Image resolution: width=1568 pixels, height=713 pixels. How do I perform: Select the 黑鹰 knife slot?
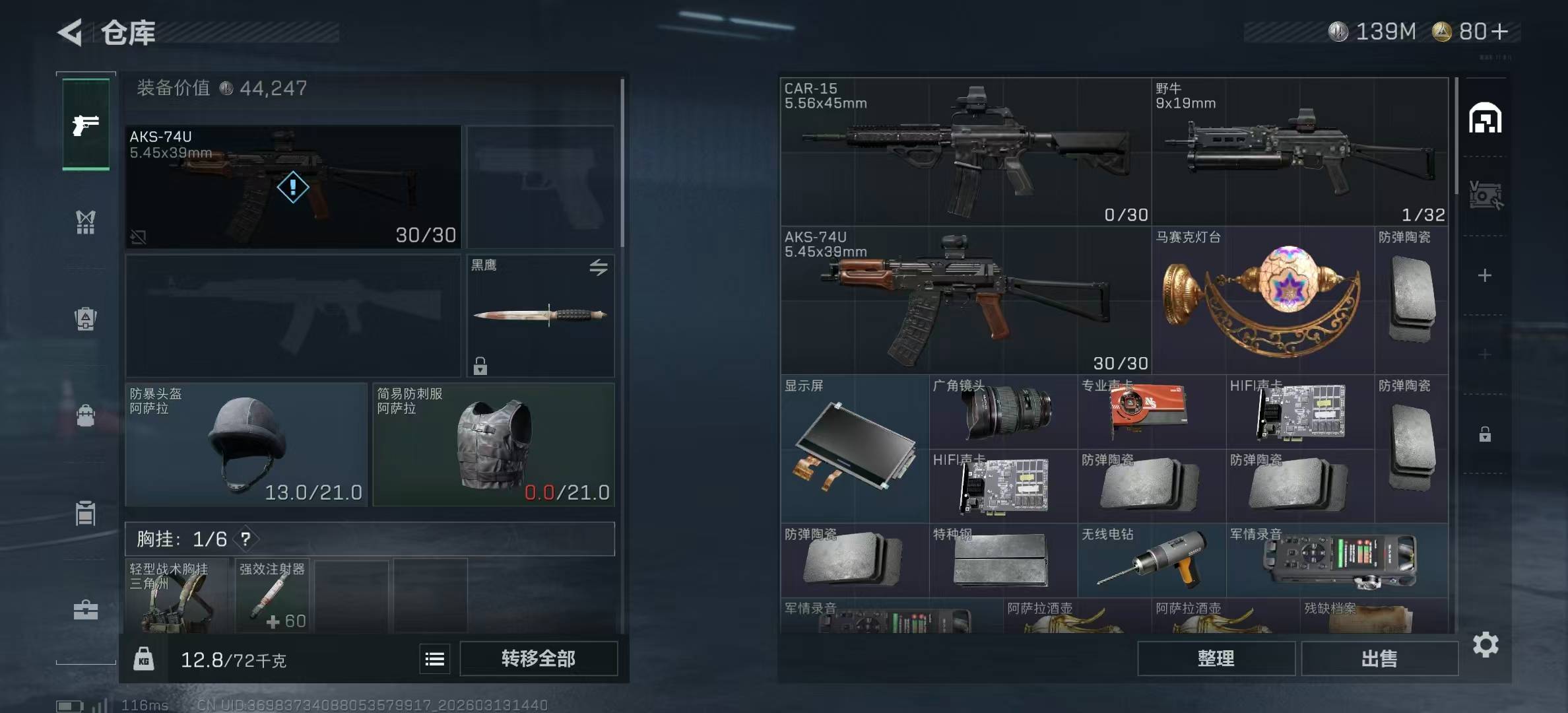click(x=540, y=315)
